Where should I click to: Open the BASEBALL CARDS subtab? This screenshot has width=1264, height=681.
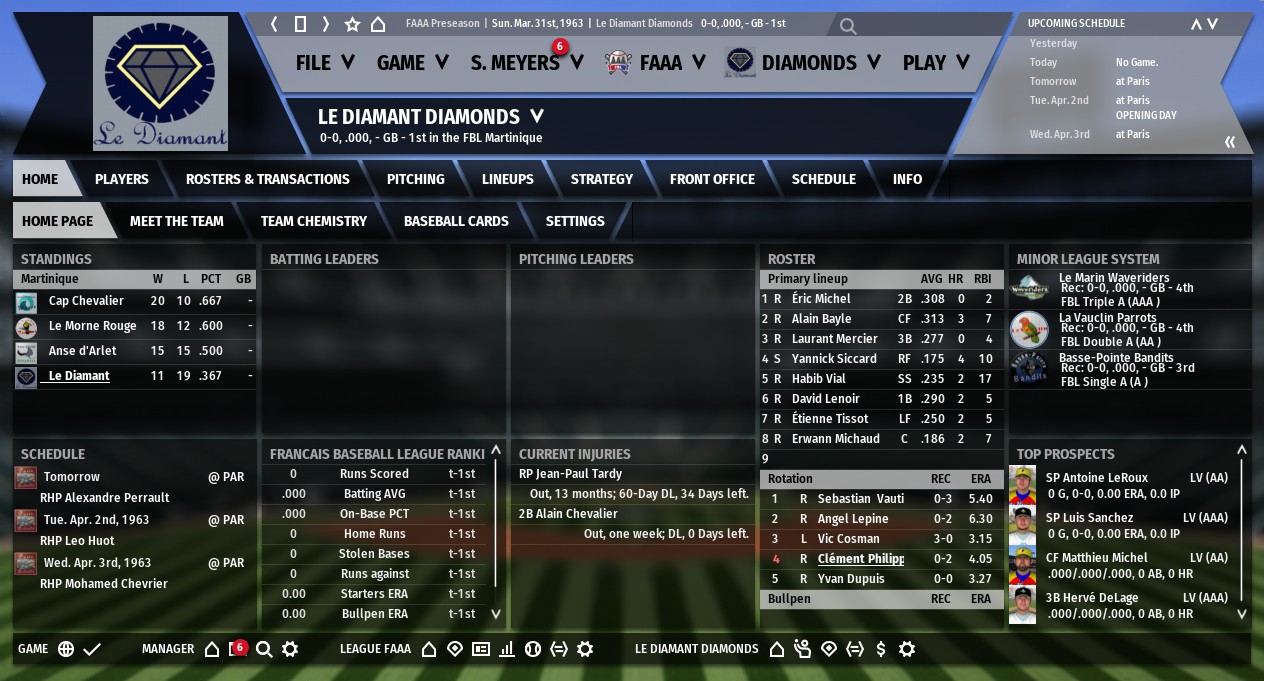[x=456, y=221]
